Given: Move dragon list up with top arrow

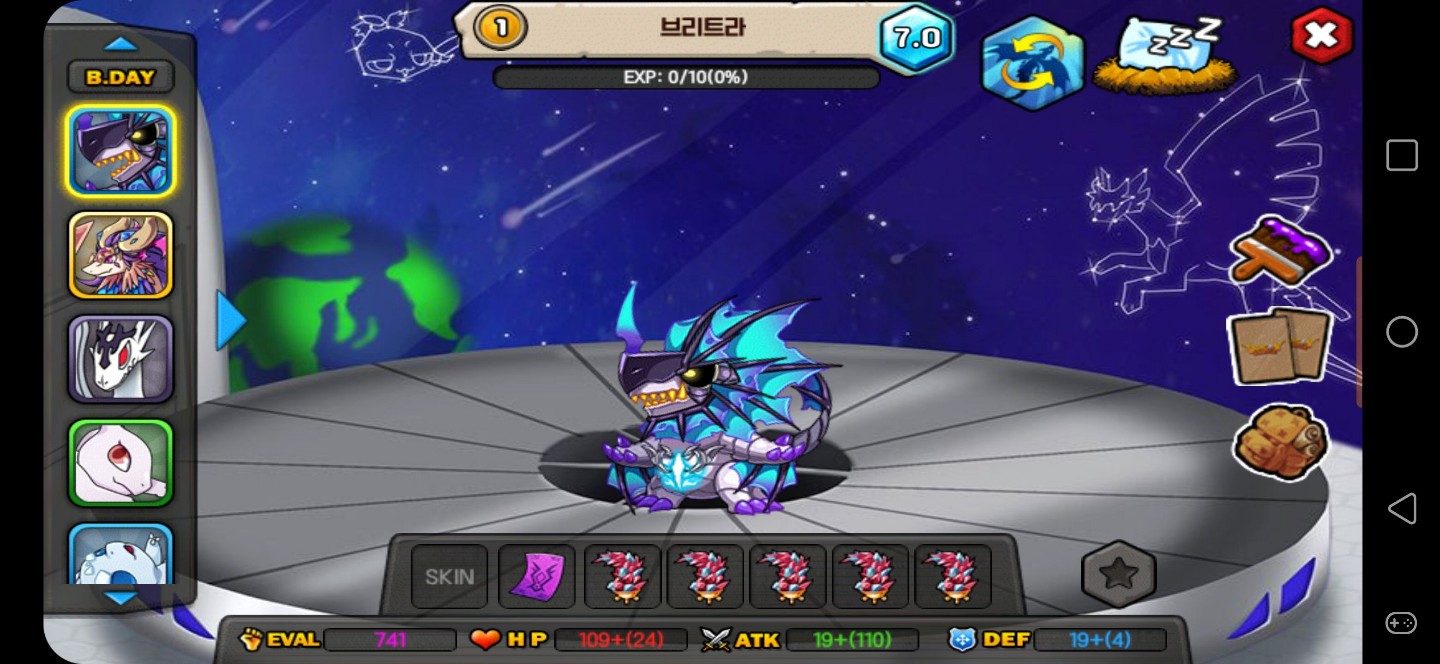Looking at the screenshot, I should 121,44.
